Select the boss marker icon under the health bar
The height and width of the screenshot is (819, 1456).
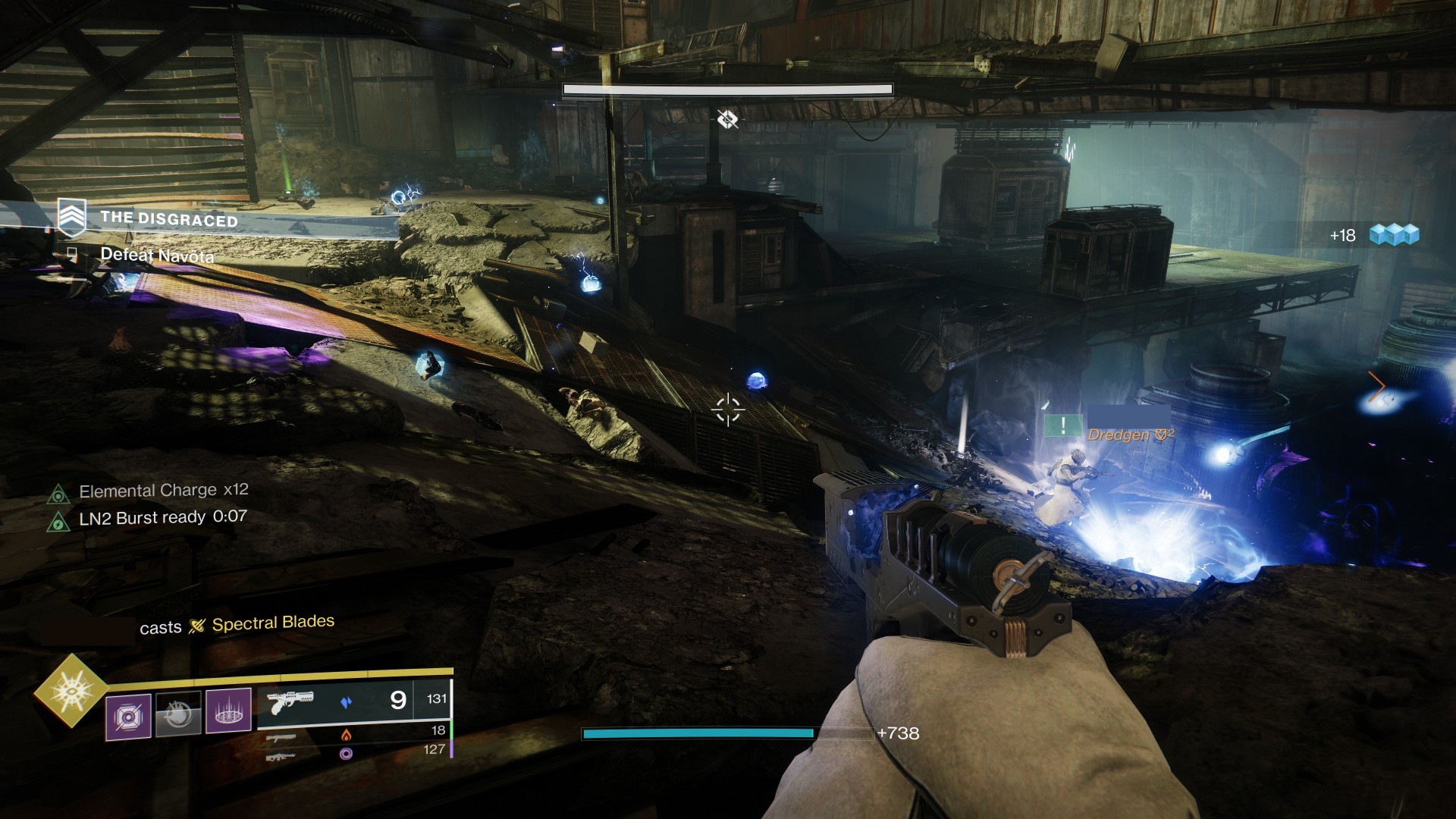coord(727,119)
